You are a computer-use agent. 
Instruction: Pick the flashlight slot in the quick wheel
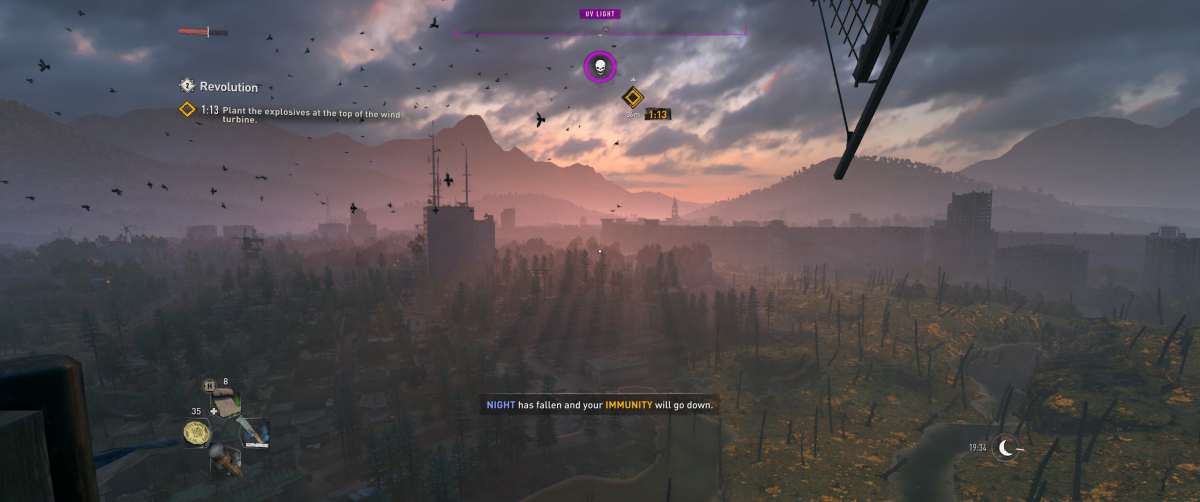pyautogui.click(x=225, y=460)
